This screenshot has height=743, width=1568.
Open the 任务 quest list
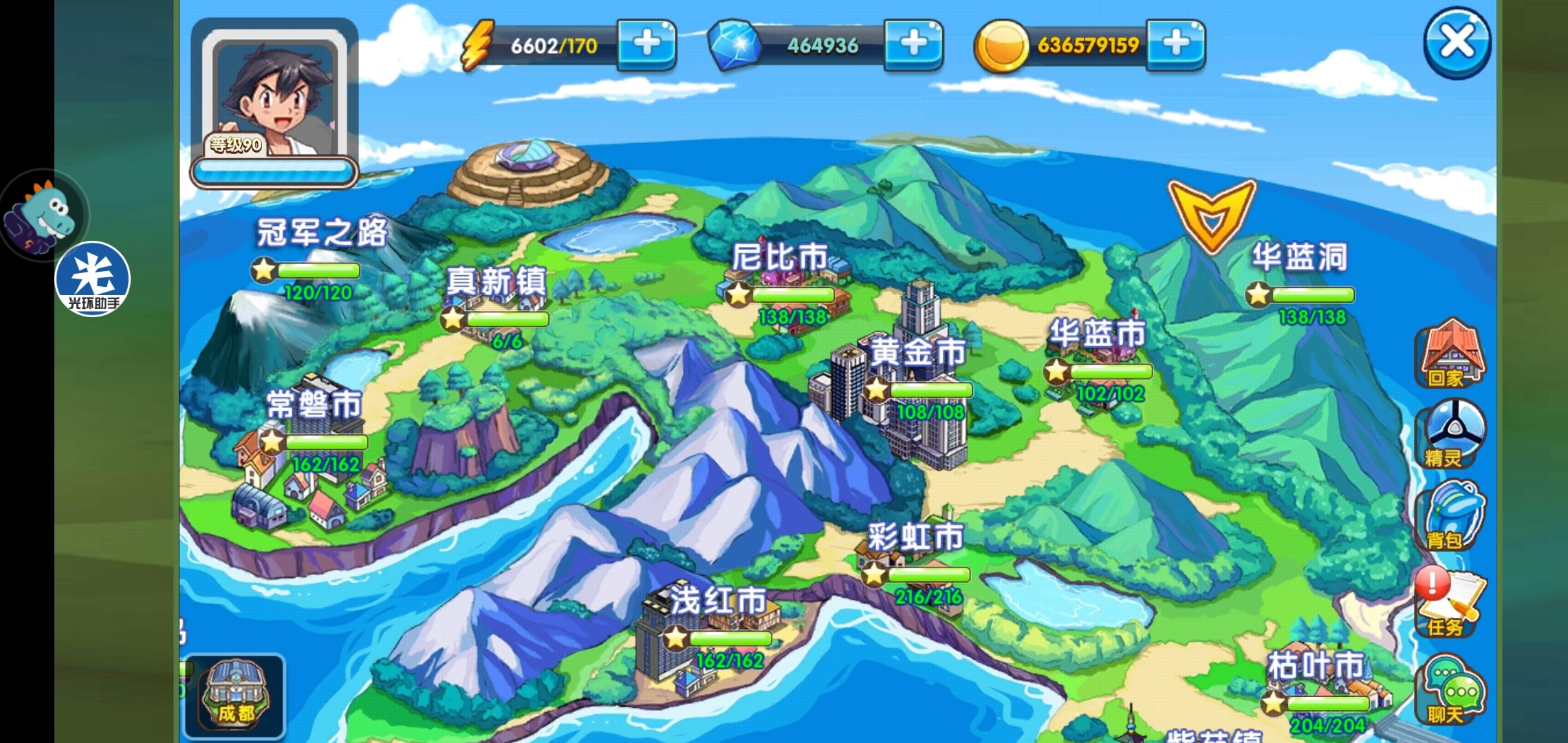click(1450, 603)
